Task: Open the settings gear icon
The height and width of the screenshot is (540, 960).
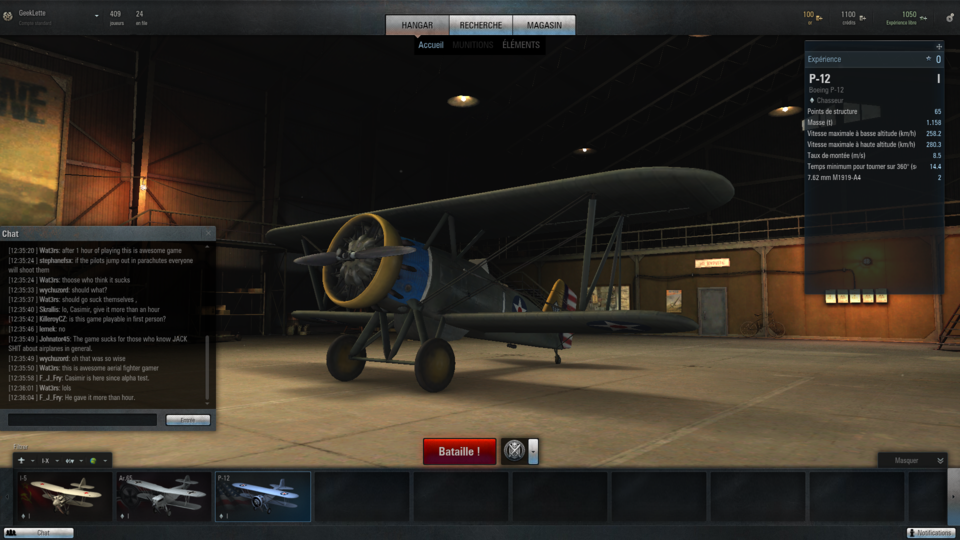Action: 950,17
